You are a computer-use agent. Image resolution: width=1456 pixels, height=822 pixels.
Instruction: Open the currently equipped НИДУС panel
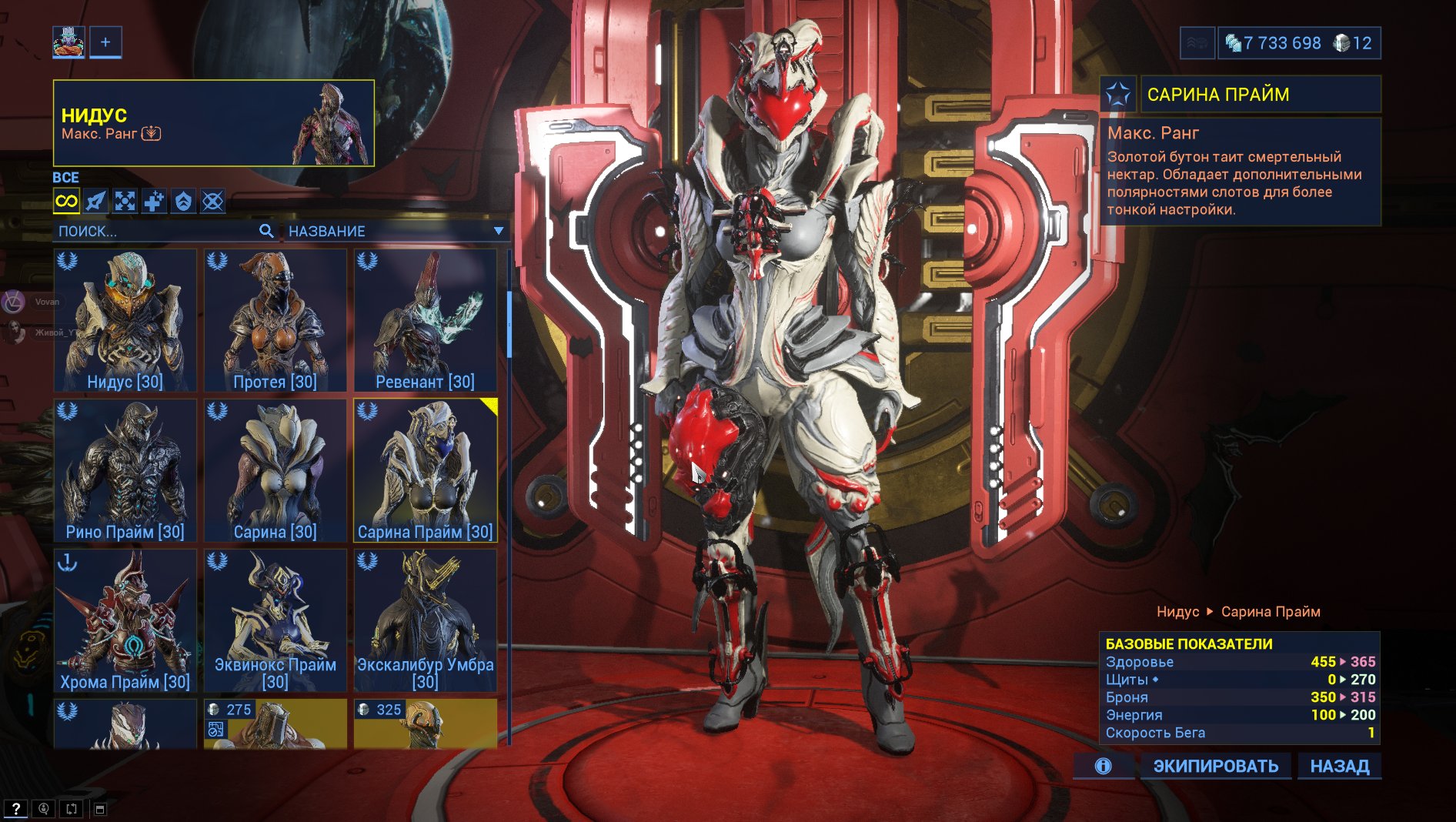tap(213, 123)
